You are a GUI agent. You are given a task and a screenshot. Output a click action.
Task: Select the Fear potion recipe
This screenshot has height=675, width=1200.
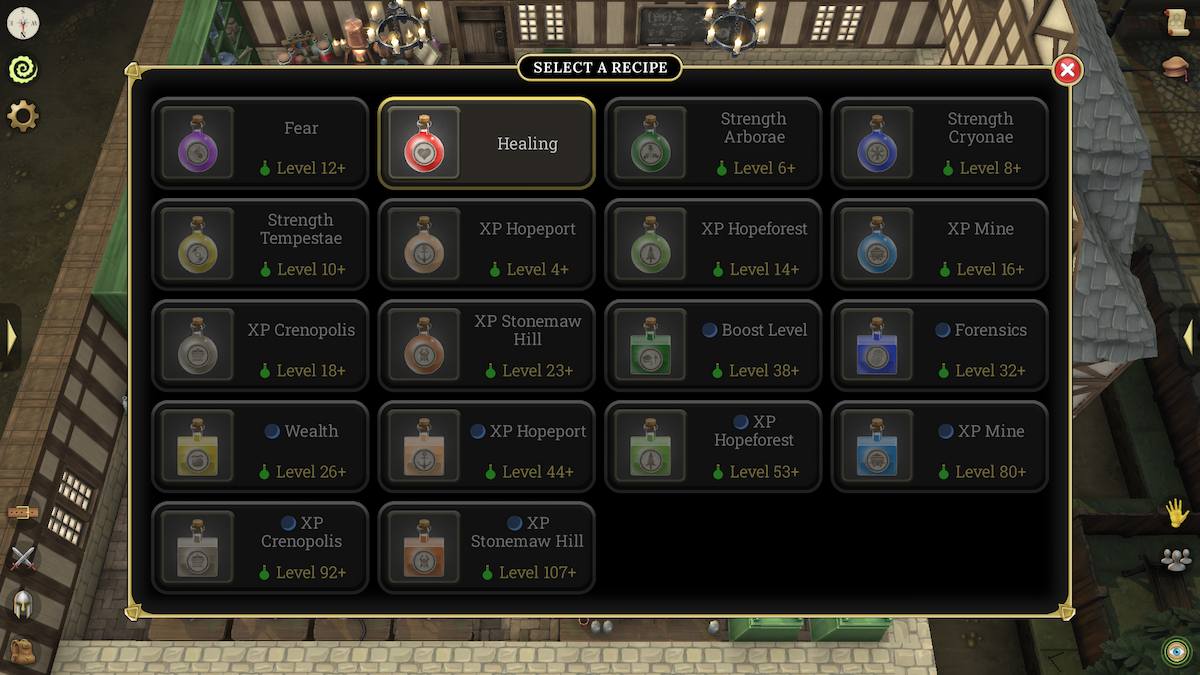260,144
